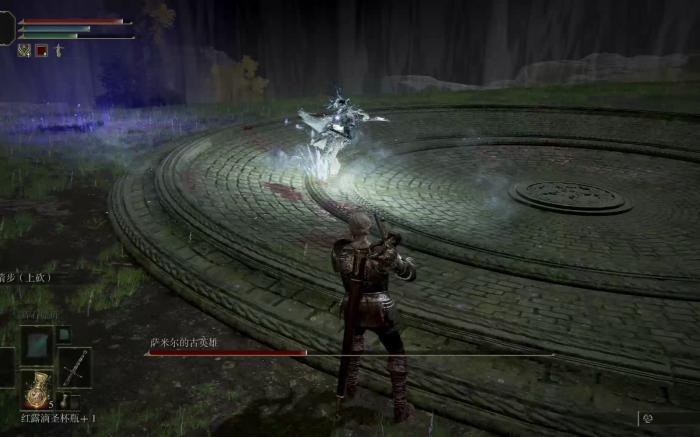The height and width of the screenshot is (437, 700).
Task: Select the equipped sword weapon slot
Action: tap(75, 366)
